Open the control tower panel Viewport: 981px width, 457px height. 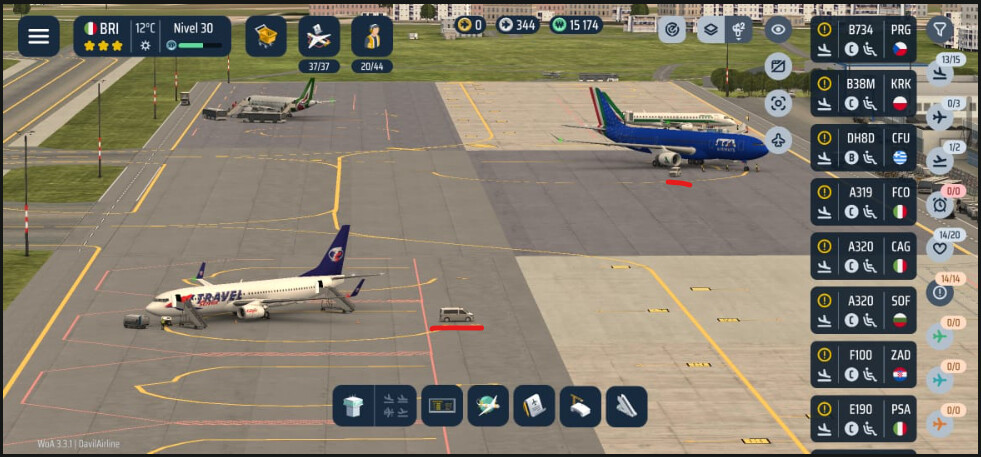pyautogui.click(x=354, y=406)
